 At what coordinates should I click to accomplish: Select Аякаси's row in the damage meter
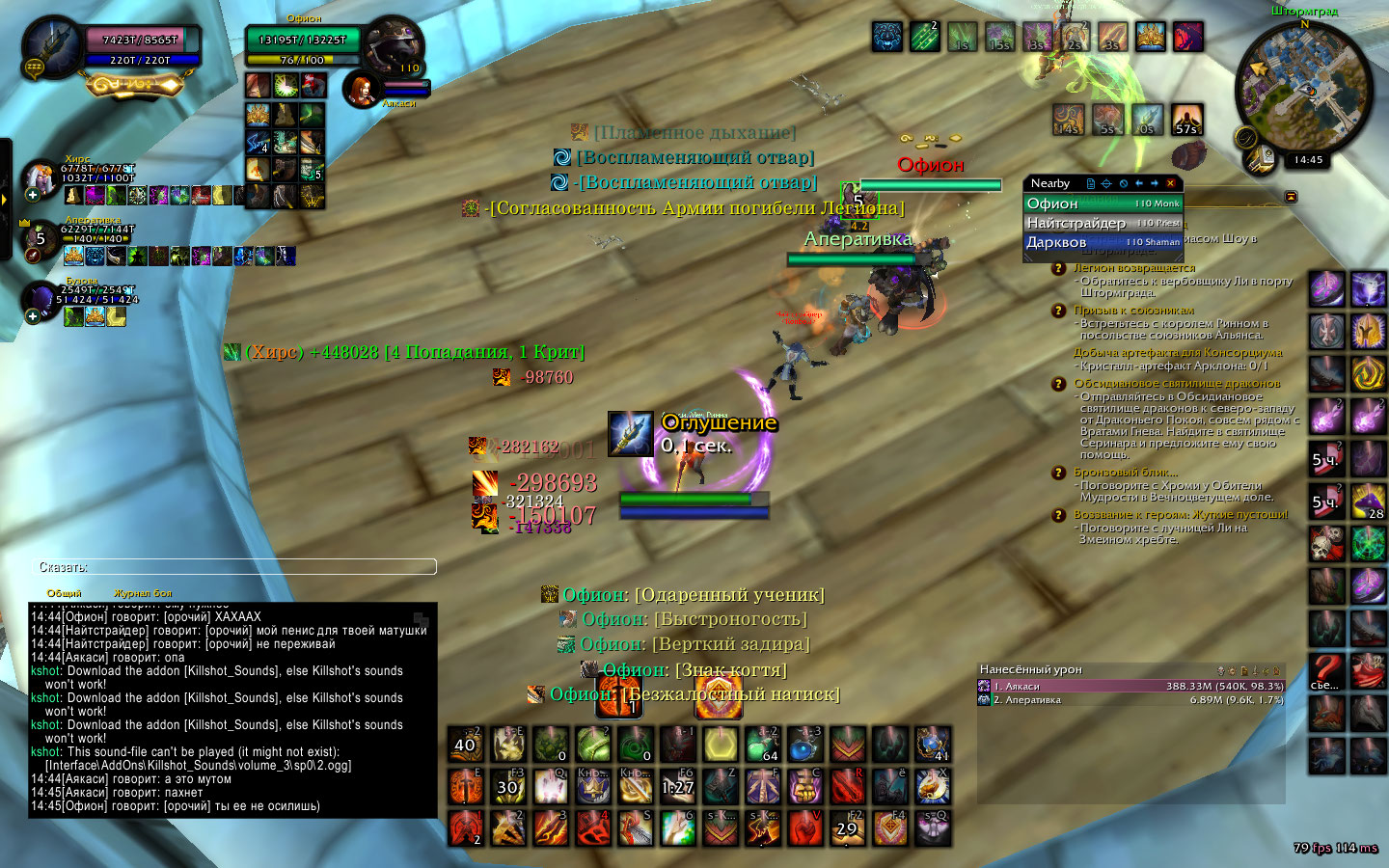1130,687
